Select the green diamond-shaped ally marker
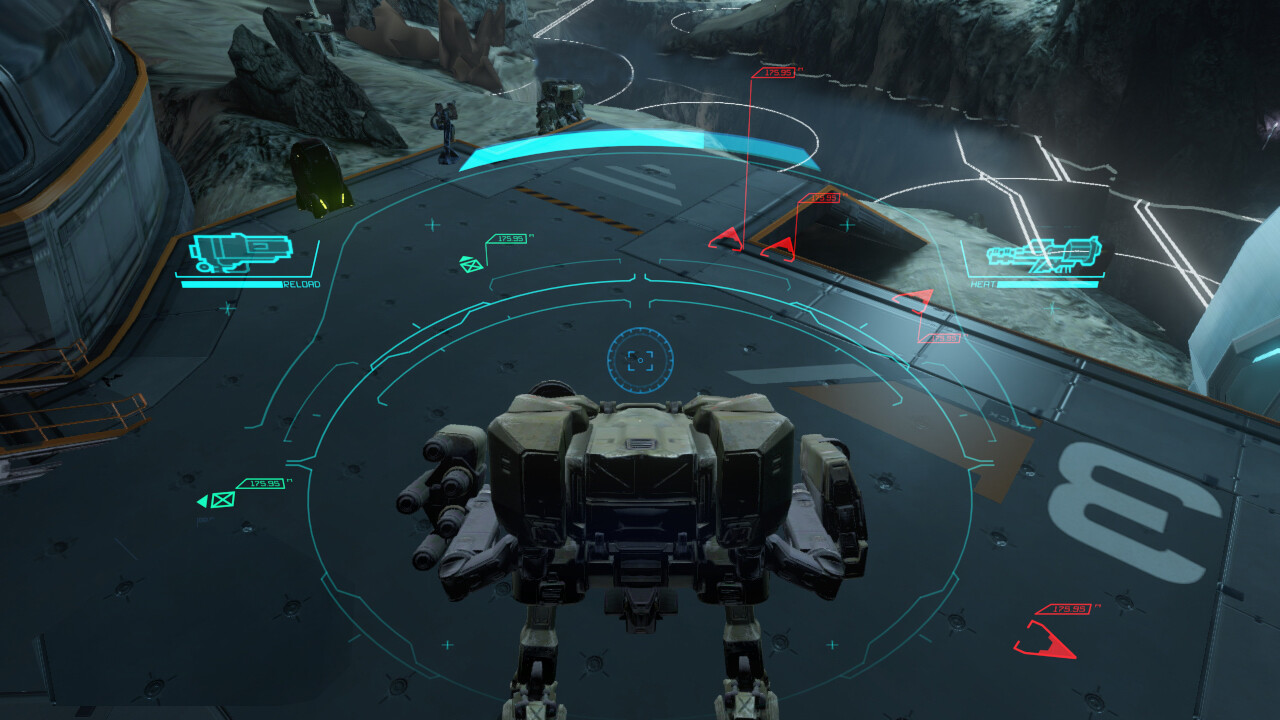Image resolution: width=1280 pixels, height=720 pixels. [x=470, y=264]
